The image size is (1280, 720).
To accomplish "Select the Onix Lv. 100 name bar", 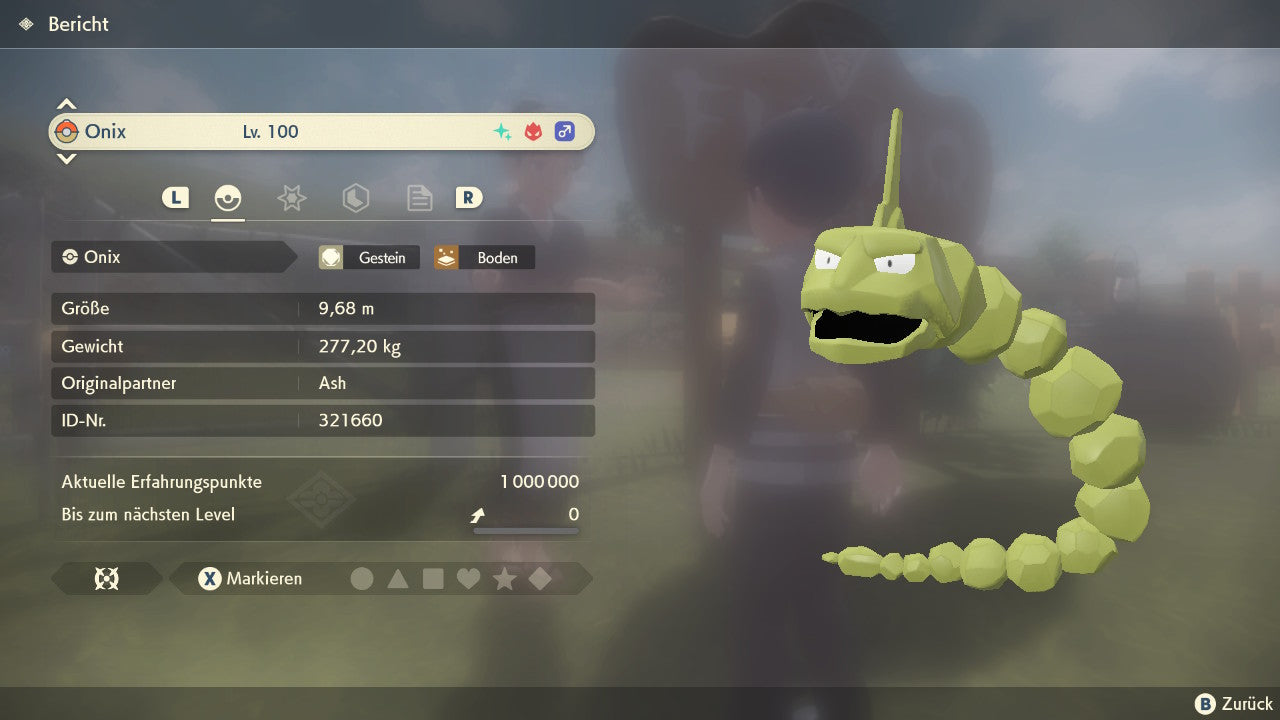I will [x=321, y=132].
